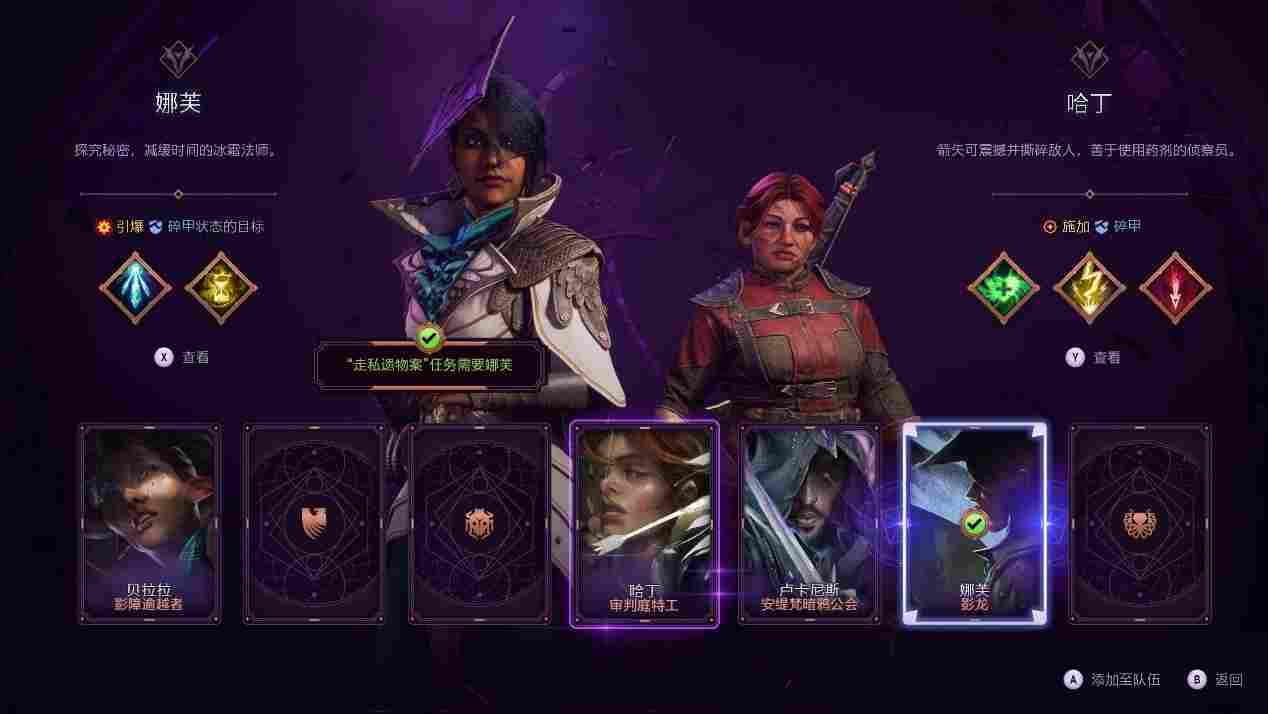Select 哈丁's yellow lightning ability

click(1089, 288)
